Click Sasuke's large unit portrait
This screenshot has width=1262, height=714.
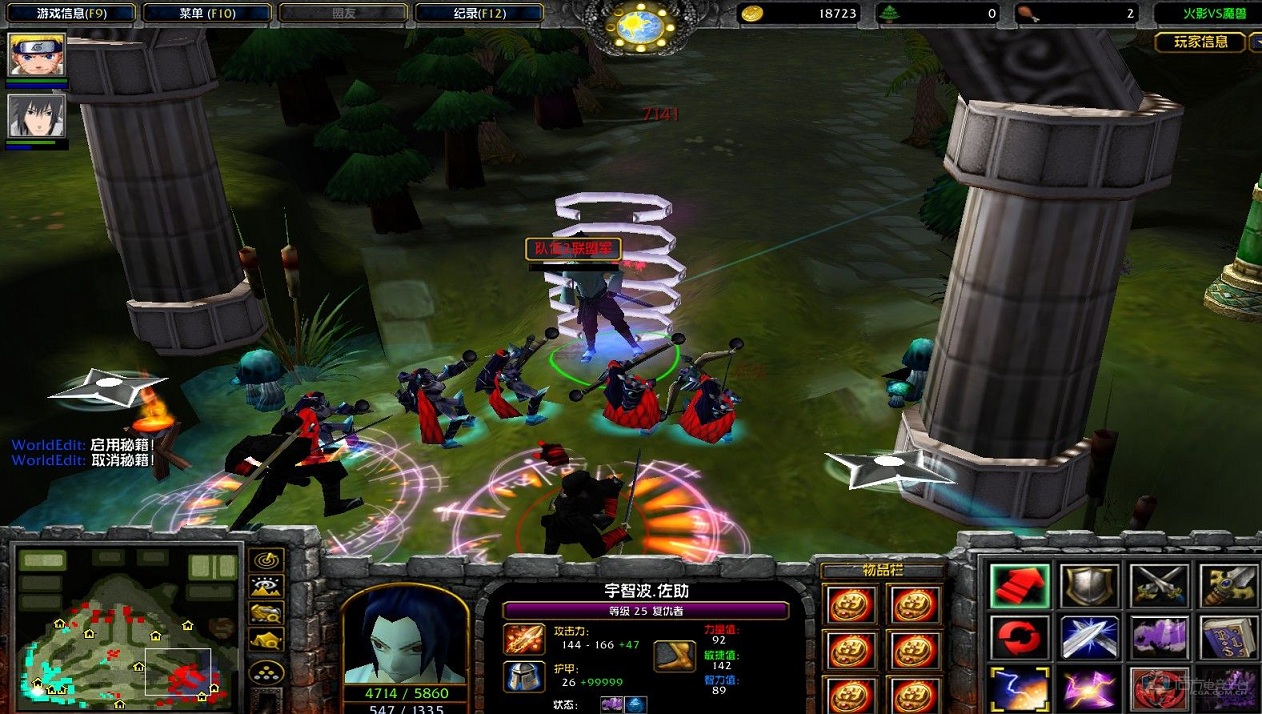coord(405,633)
